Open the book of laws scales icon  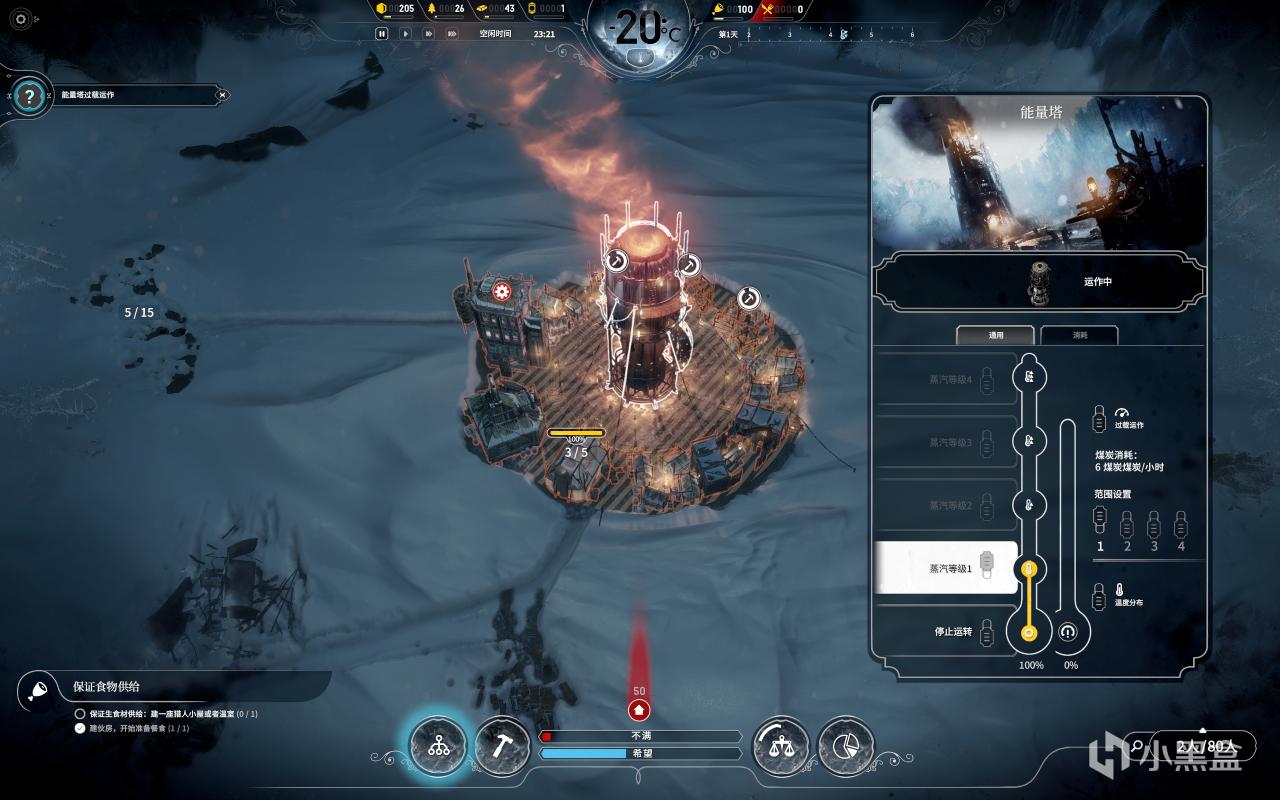(x=781, y=746)
